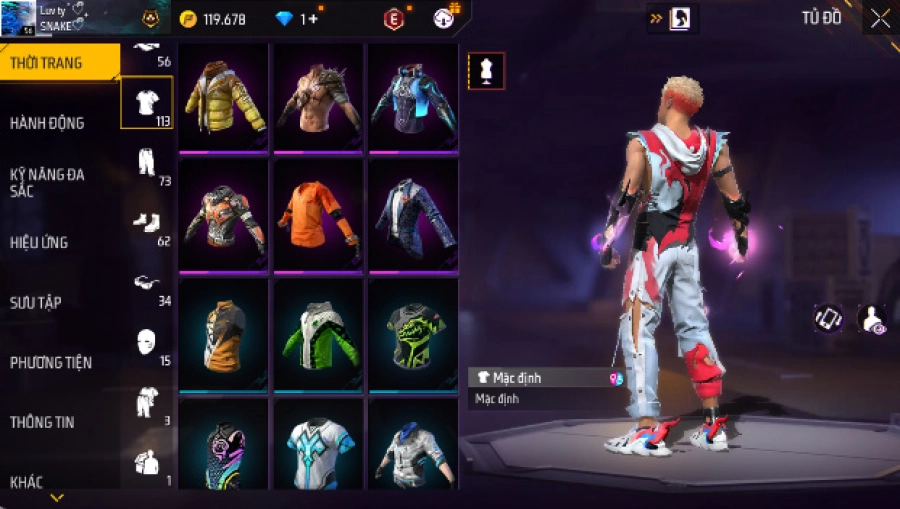Switch to the THỜI TRANG tab
This screenshot has height=509, width=900.
(x=47, y=63)
